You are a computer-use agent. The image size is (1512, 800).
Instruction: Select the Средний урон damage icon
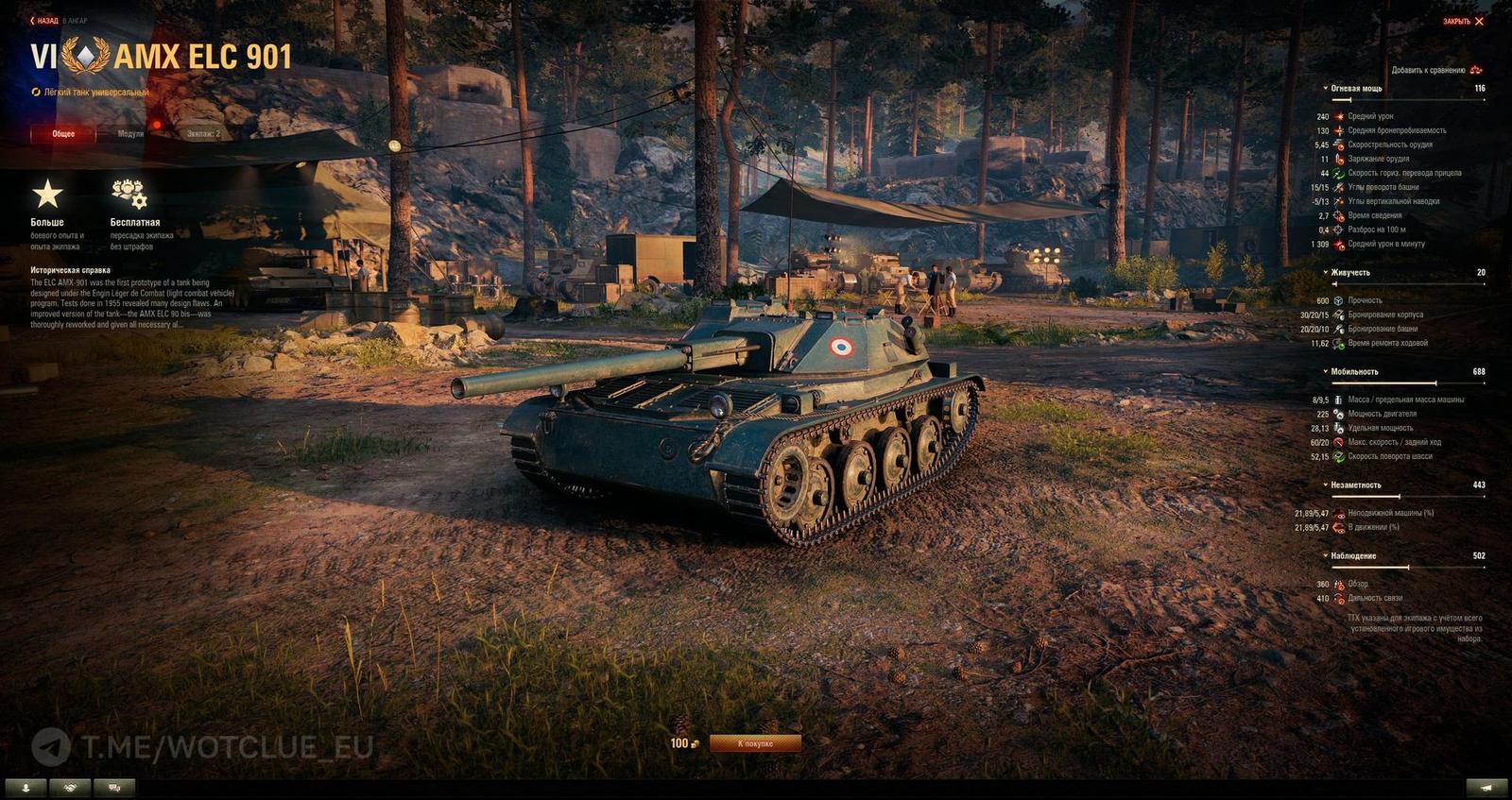1340,117
